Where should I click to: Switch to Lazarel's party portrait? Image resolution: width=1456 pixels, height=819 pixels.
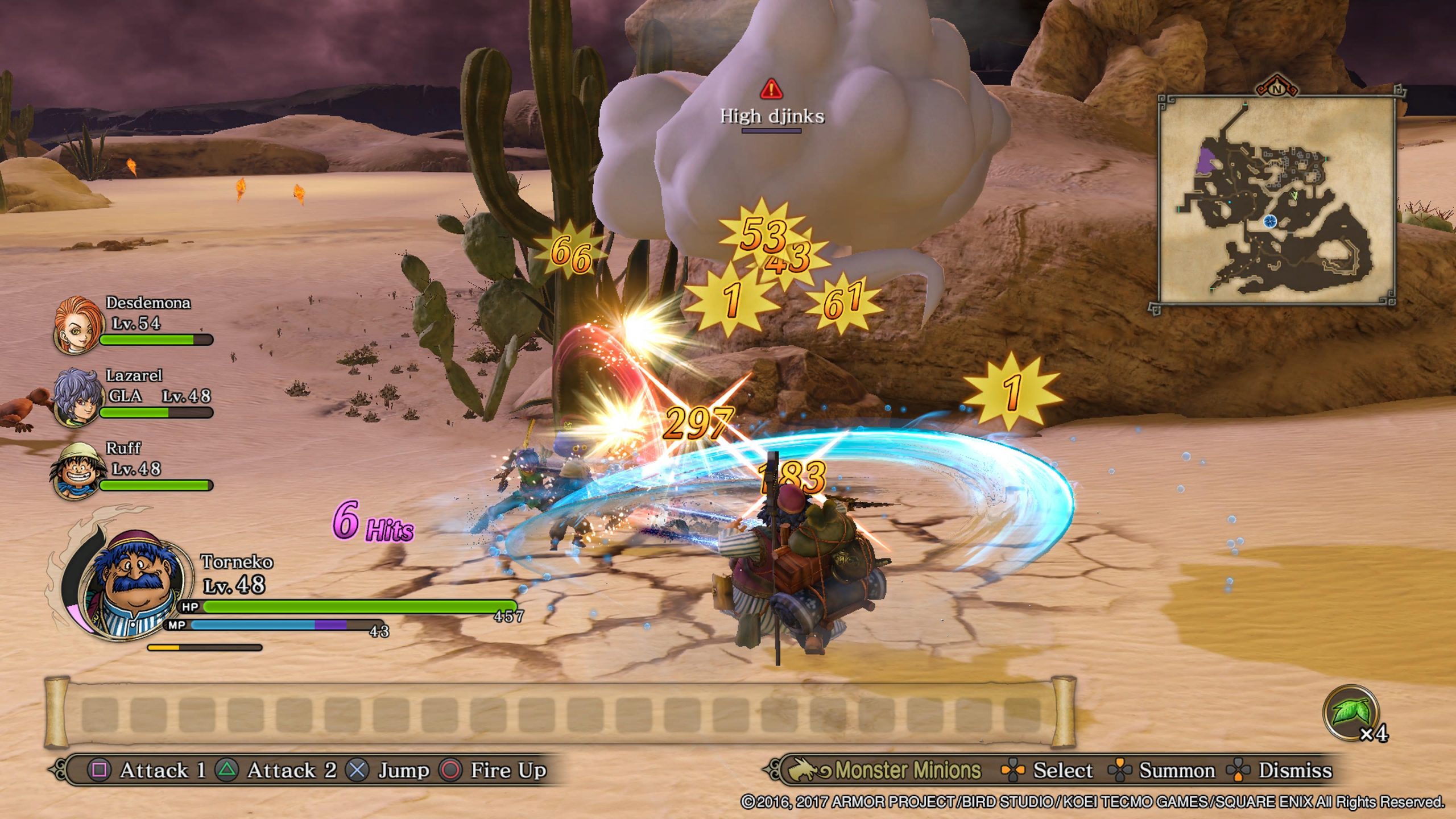tap(76, 397)
